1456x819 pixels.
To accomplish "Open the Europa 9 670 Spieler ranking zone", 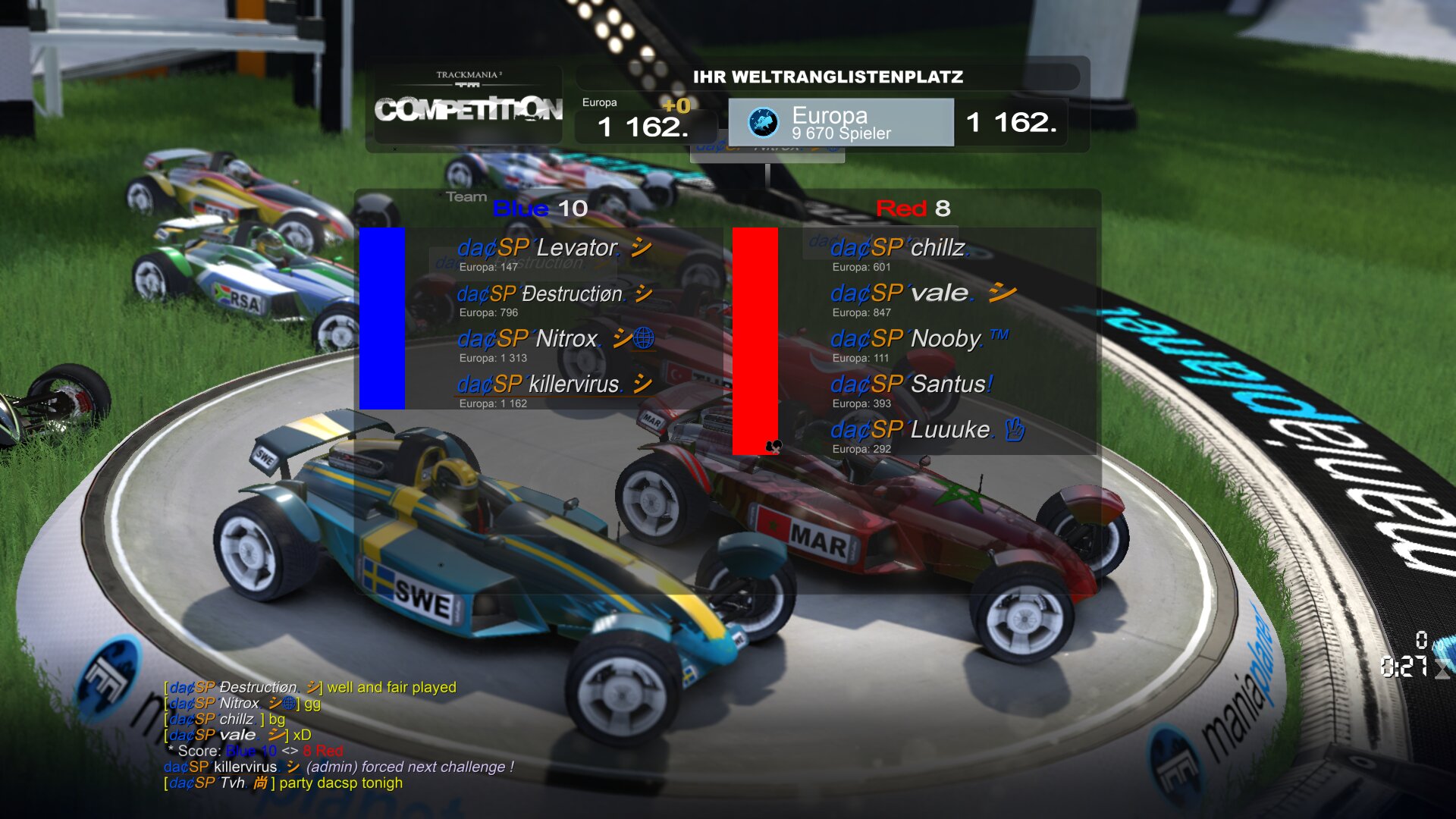I will point(840,122).
